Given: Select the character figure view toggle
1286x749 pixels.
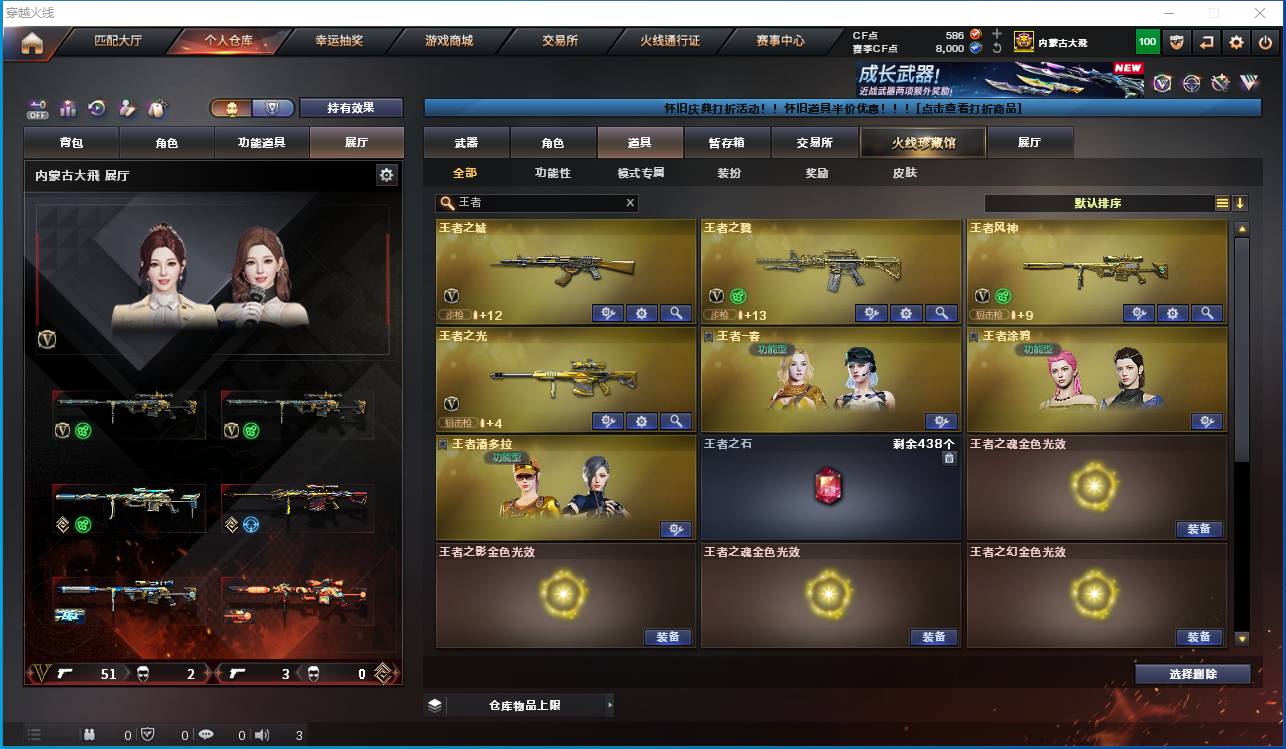Looking at the screenshot, I should coord(229,108).
